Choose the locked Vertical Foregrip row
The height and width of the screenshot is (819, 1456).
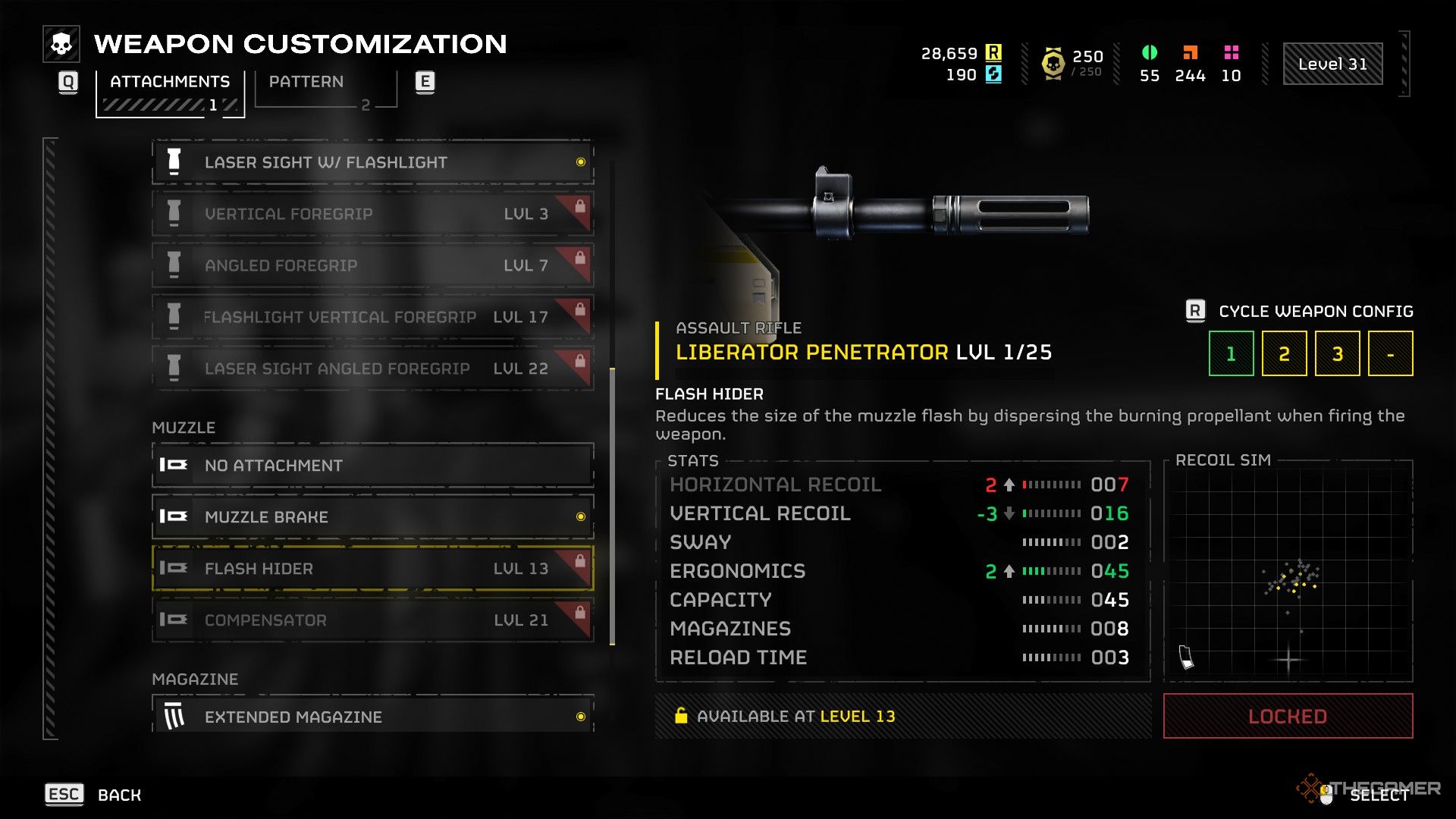pyautogui.click(x=372, y=214)
